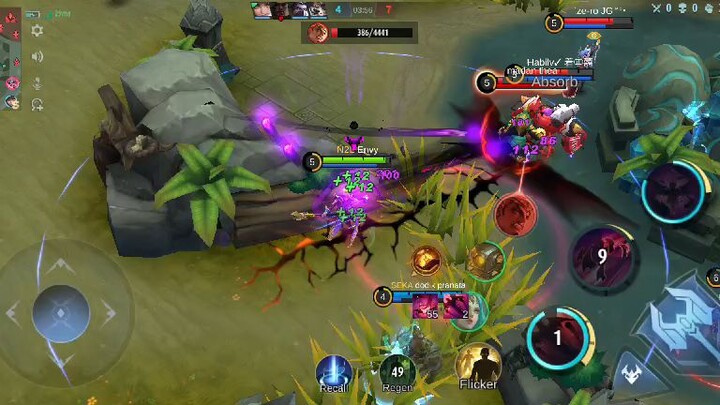Use the Regen ability

pyautogui.click(x=397, y=373)
